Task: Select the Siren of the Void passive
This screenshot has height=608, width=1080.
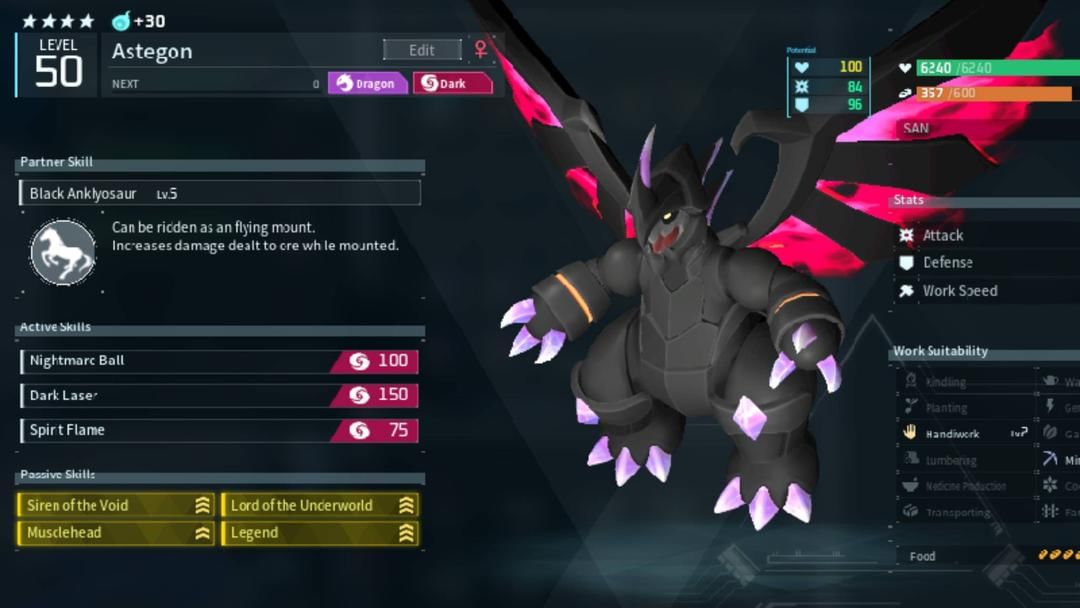Action: click(x=116, y=505)
